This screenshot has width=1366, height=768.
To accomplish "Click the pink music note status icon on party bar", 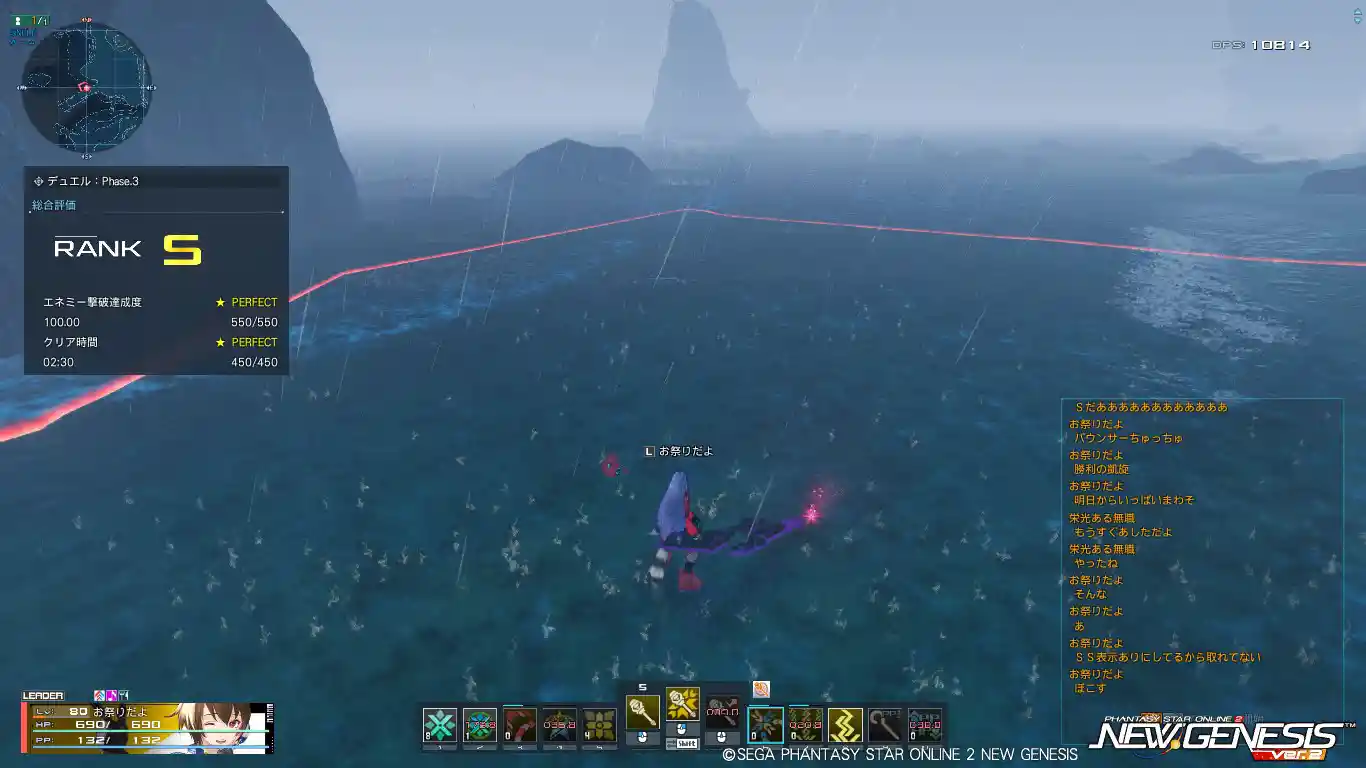I will (112, 695).
